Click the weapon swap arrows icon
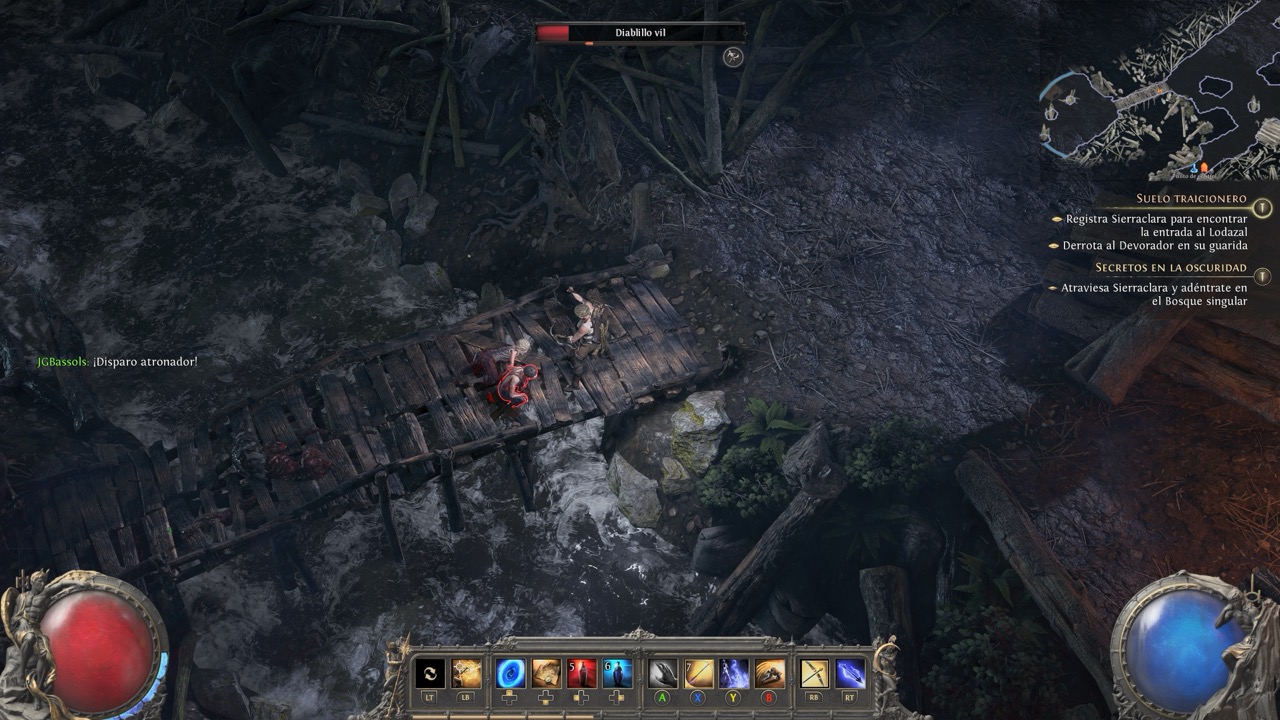1280x720 pixels. 430,673
